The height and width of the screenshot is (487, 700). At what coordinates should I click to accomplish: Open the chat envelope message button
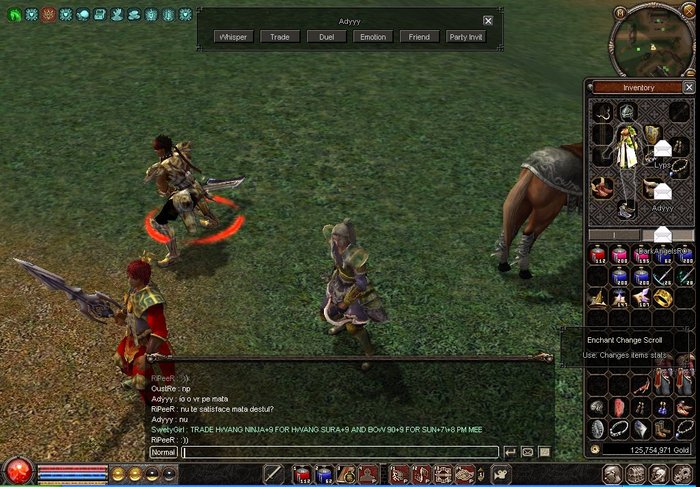tap(527, 452)
